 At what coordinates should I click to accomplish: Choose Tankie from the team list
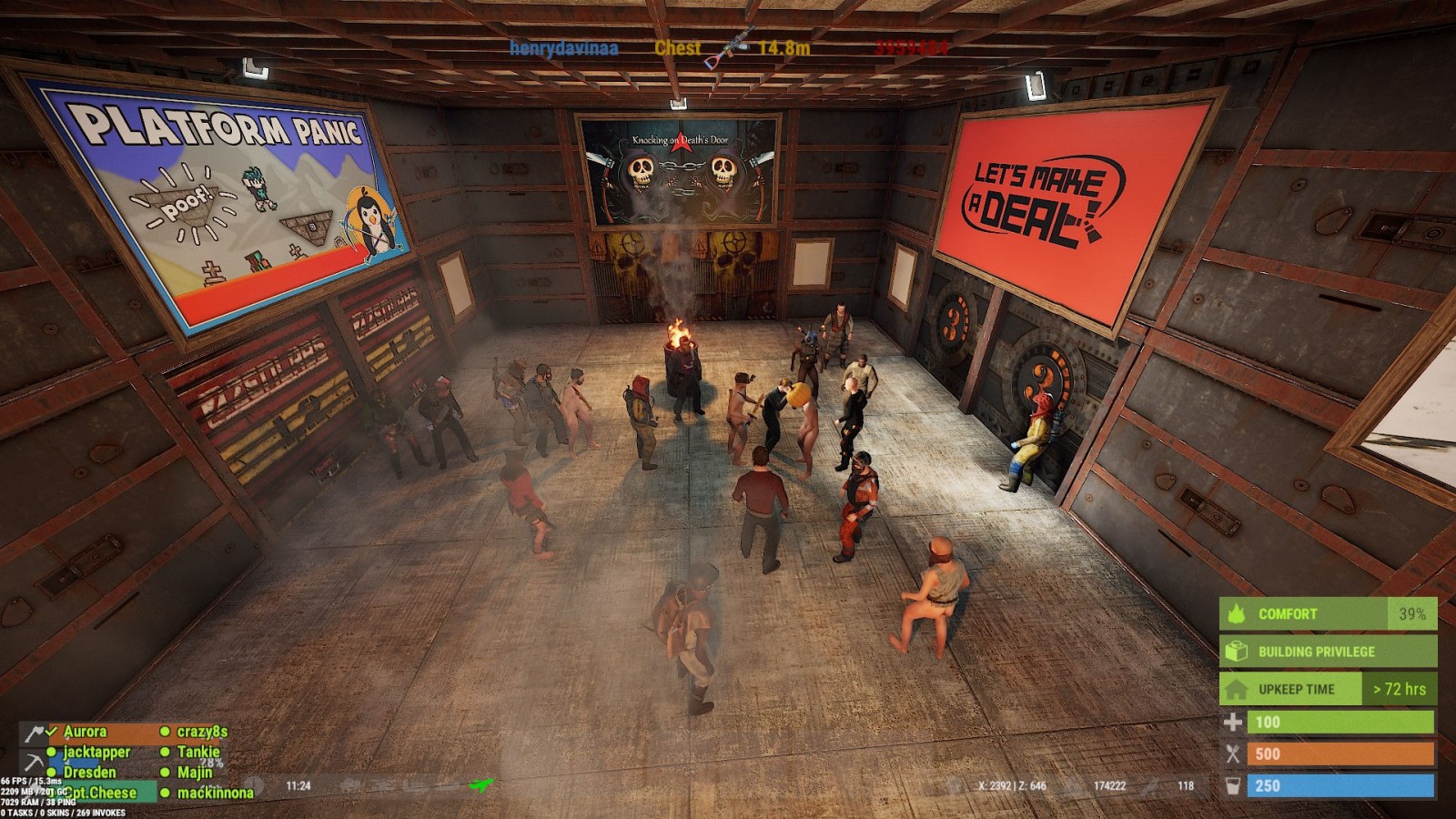coord(198,752)
